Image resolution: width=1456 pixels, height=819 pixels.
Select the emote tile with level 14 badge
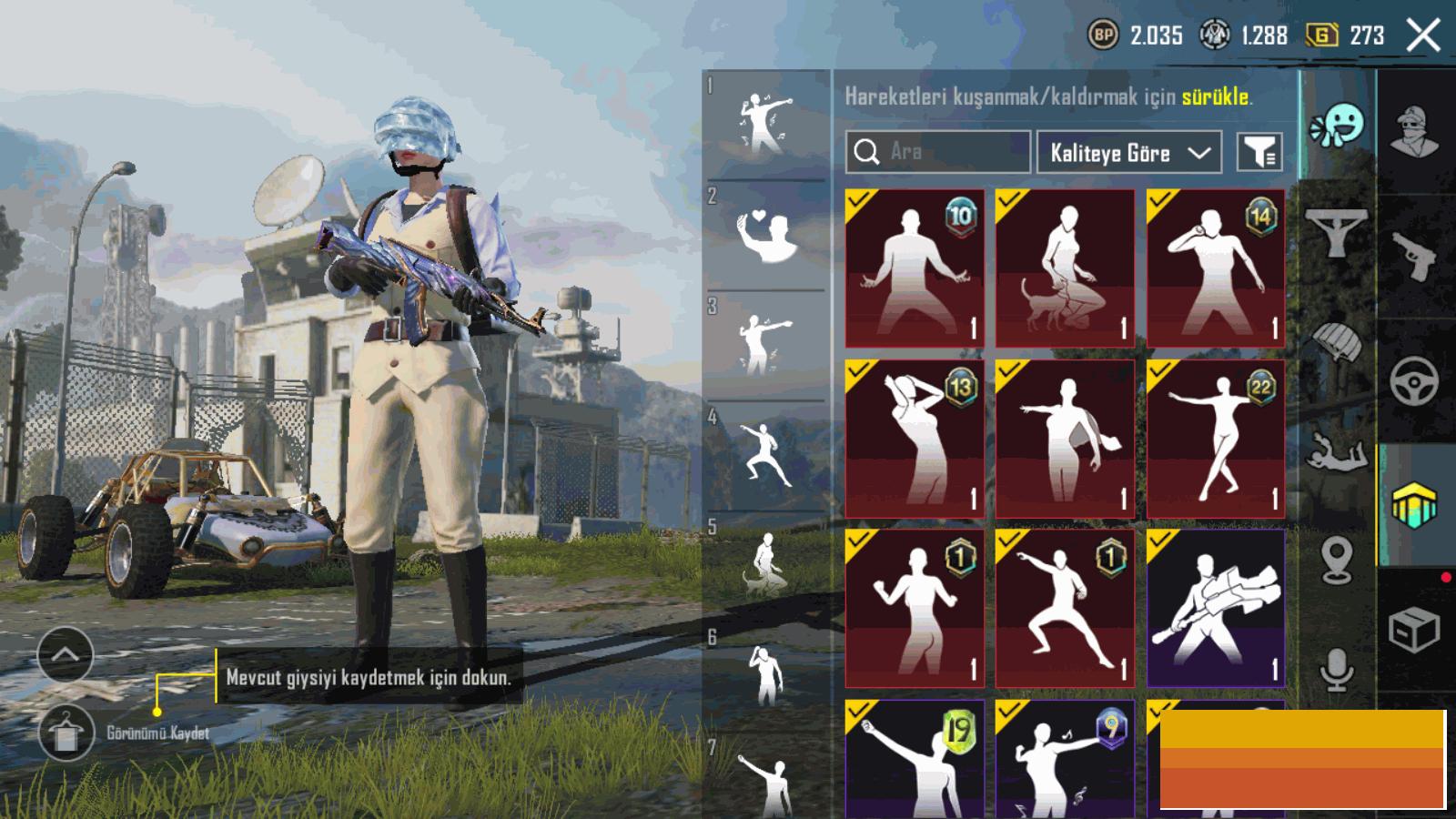coord(1216,268)
